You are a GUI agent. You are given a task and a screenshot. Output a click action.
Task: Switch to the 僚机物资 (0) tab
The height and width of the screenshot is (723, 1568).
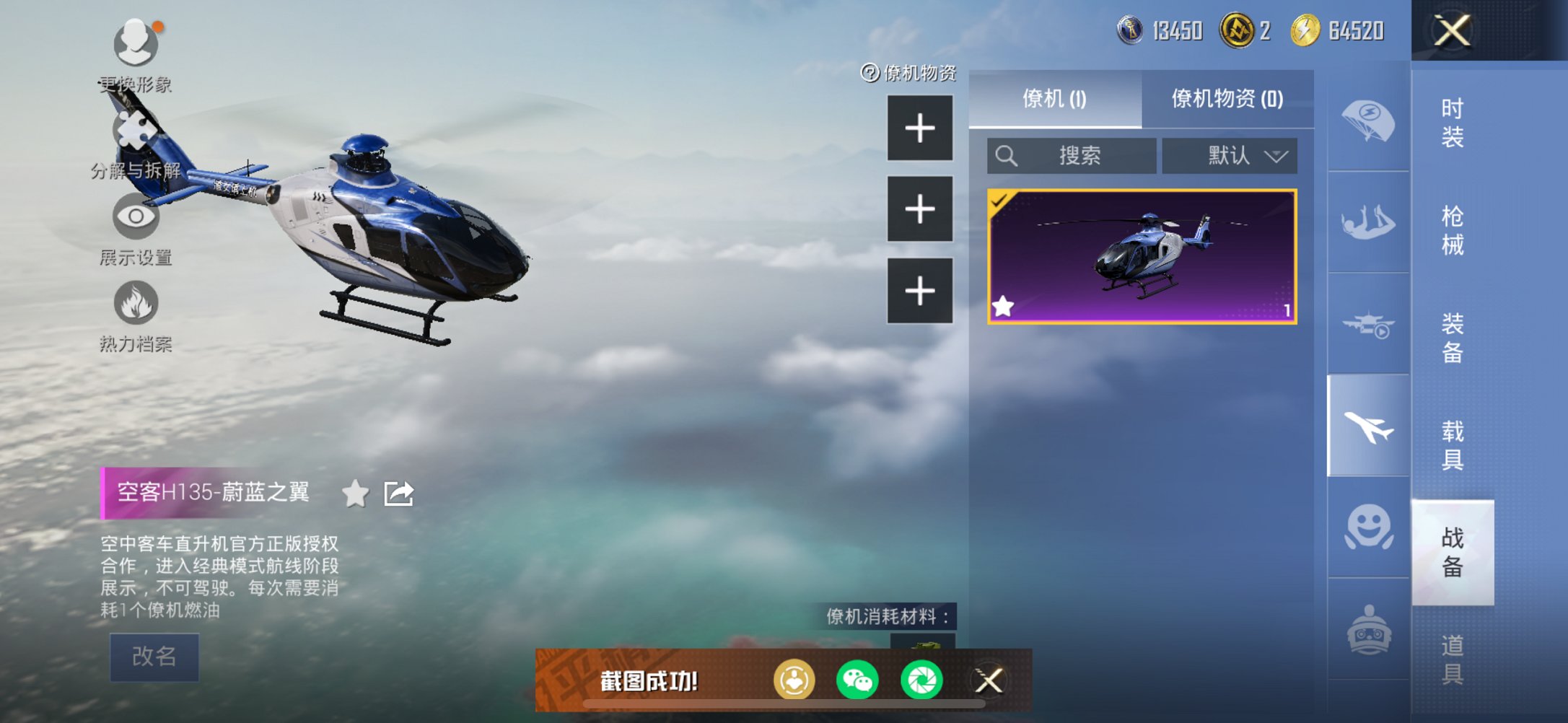pyautogui.click(x=1229, y=100)
